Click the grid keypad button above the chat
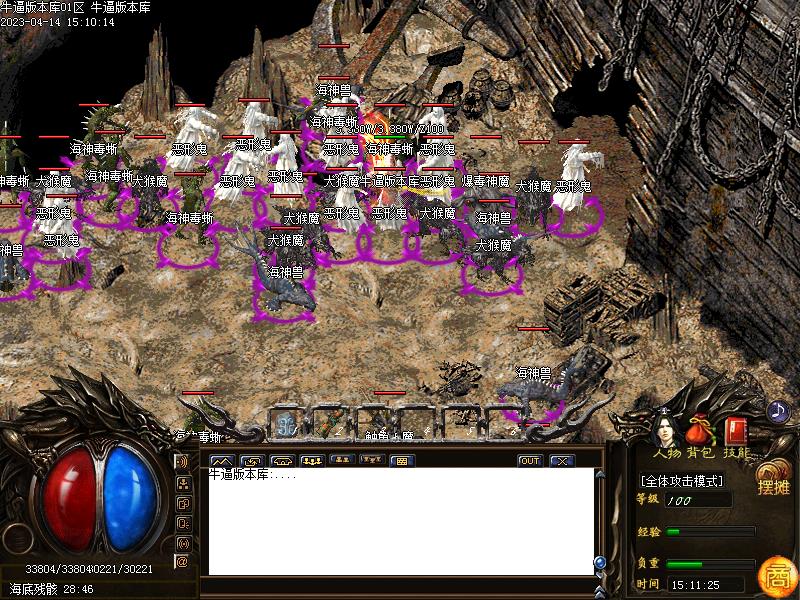This screenshot has width=800, height=600. click(402, 461)
